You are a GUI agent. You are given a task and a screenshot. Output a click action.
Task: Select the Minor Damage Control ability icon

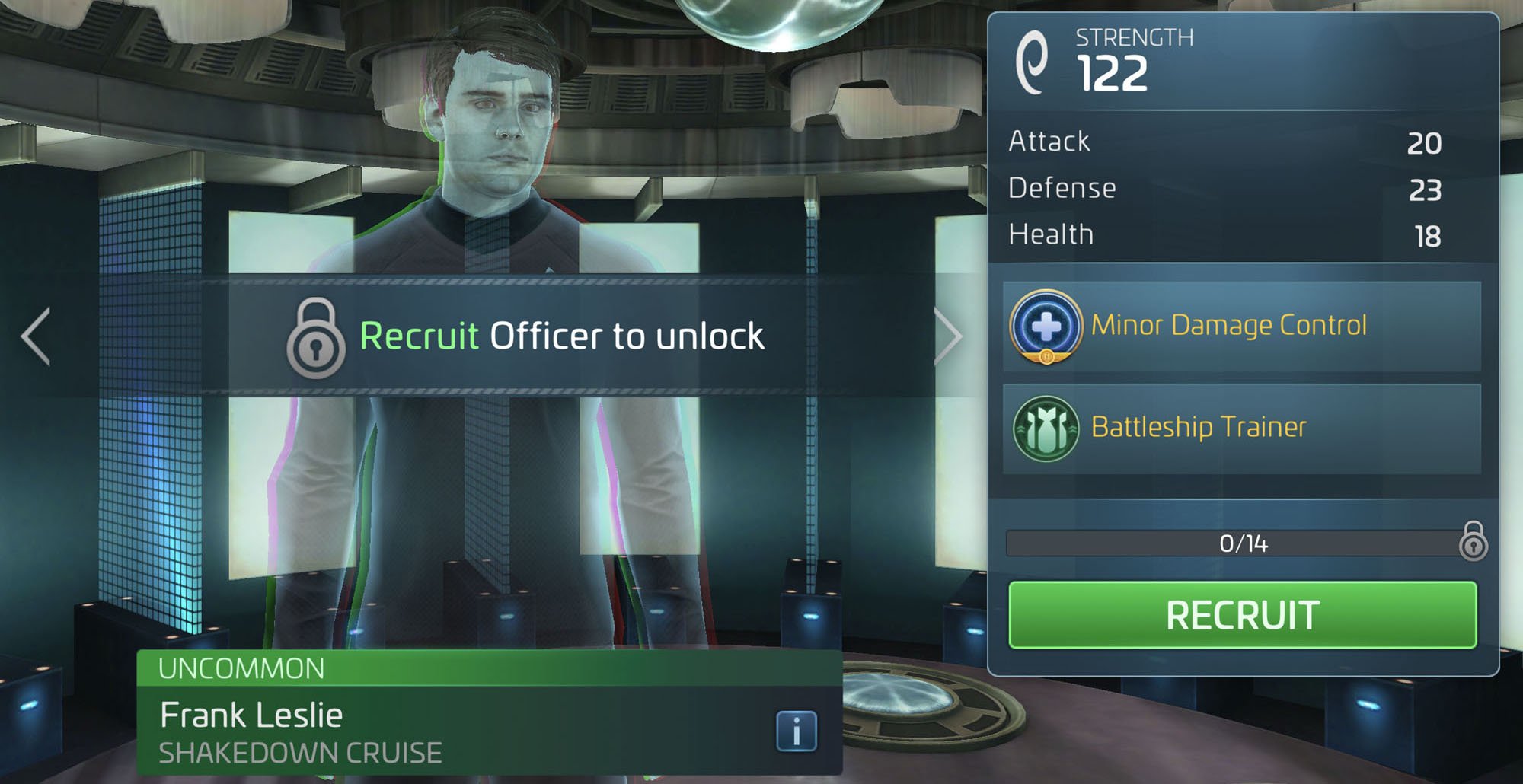point(1046,326)
